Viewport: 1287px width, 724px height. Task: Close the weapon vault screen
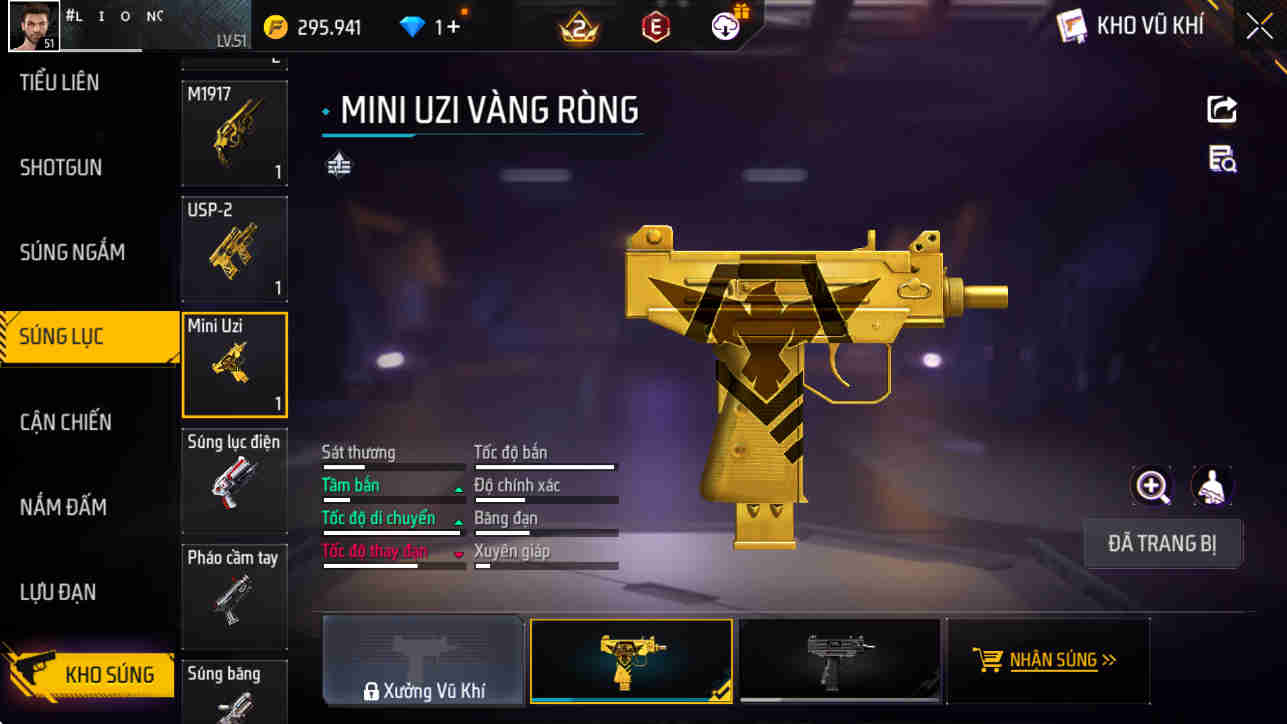[1259, 26]
